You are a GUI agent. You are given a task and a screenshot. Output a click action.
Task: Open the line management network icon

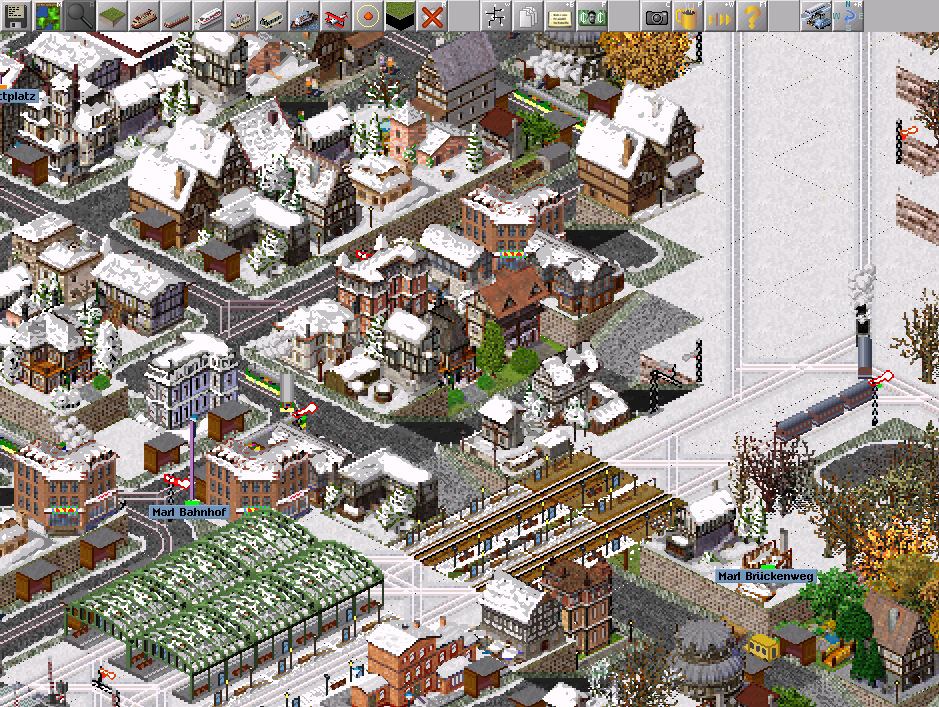click(x=496, y=16)
